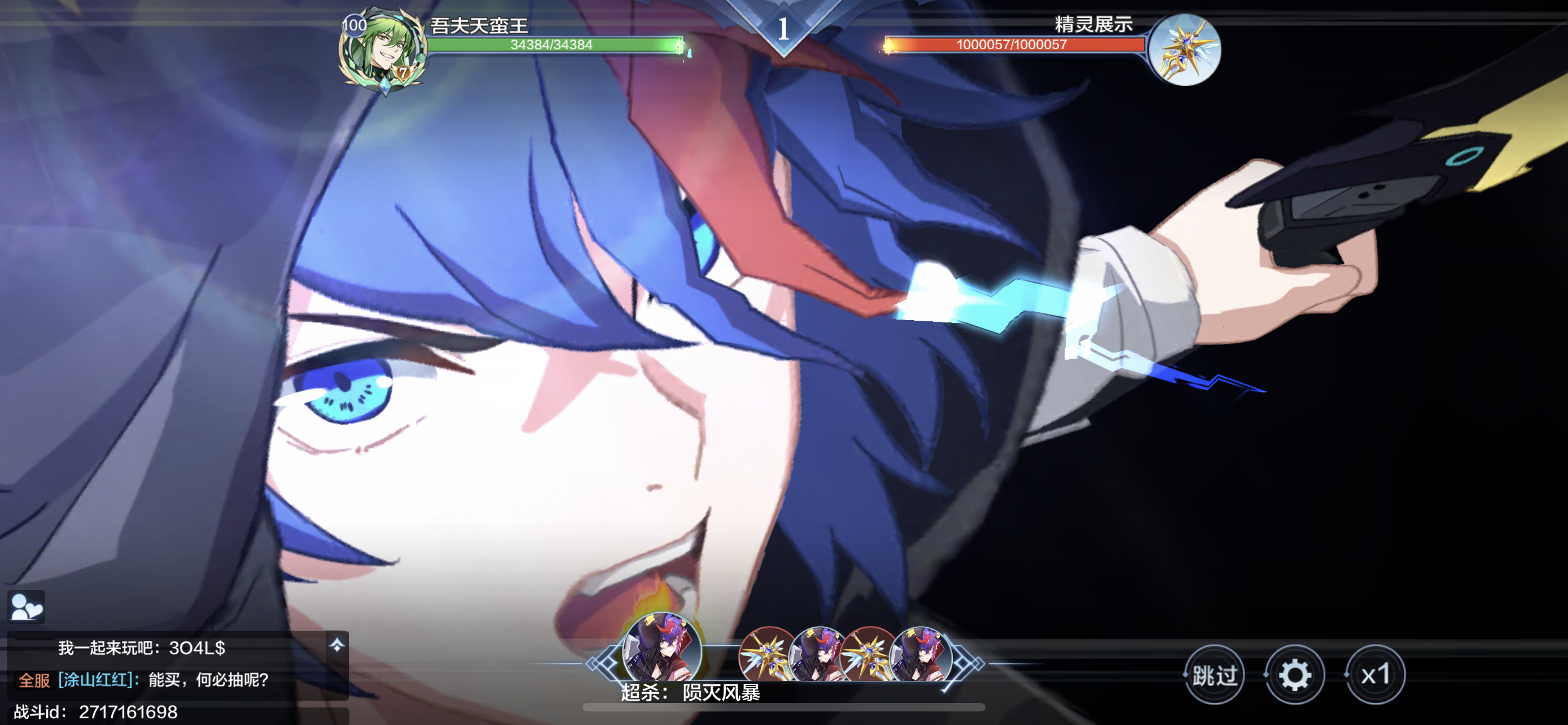Select the flaming active unit portrait

[662, 648]
